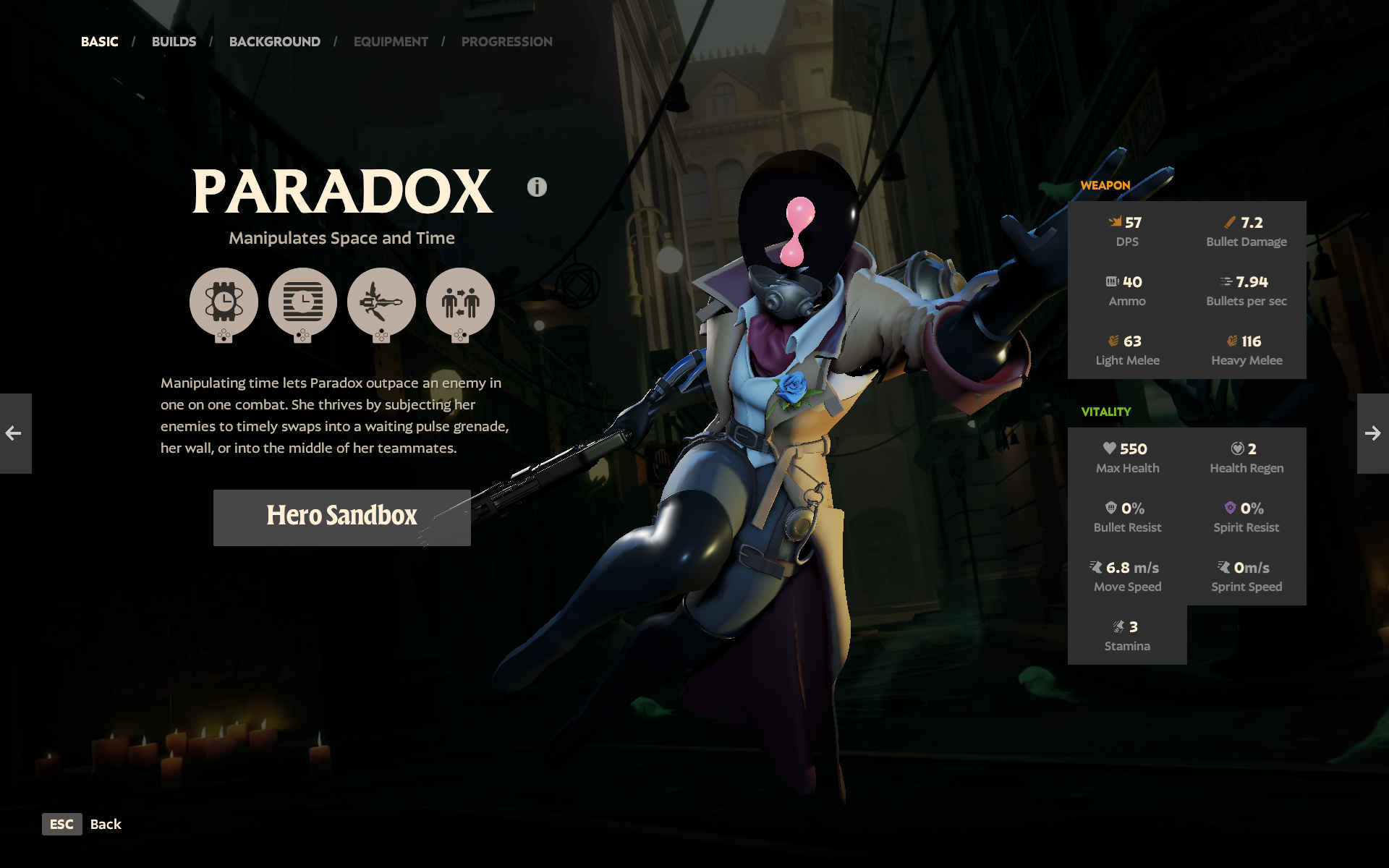The height and width of the screenshot is (868, 1389).
Task: Click the Back button label
Action: pyautogui.click(x=106, y=824)
